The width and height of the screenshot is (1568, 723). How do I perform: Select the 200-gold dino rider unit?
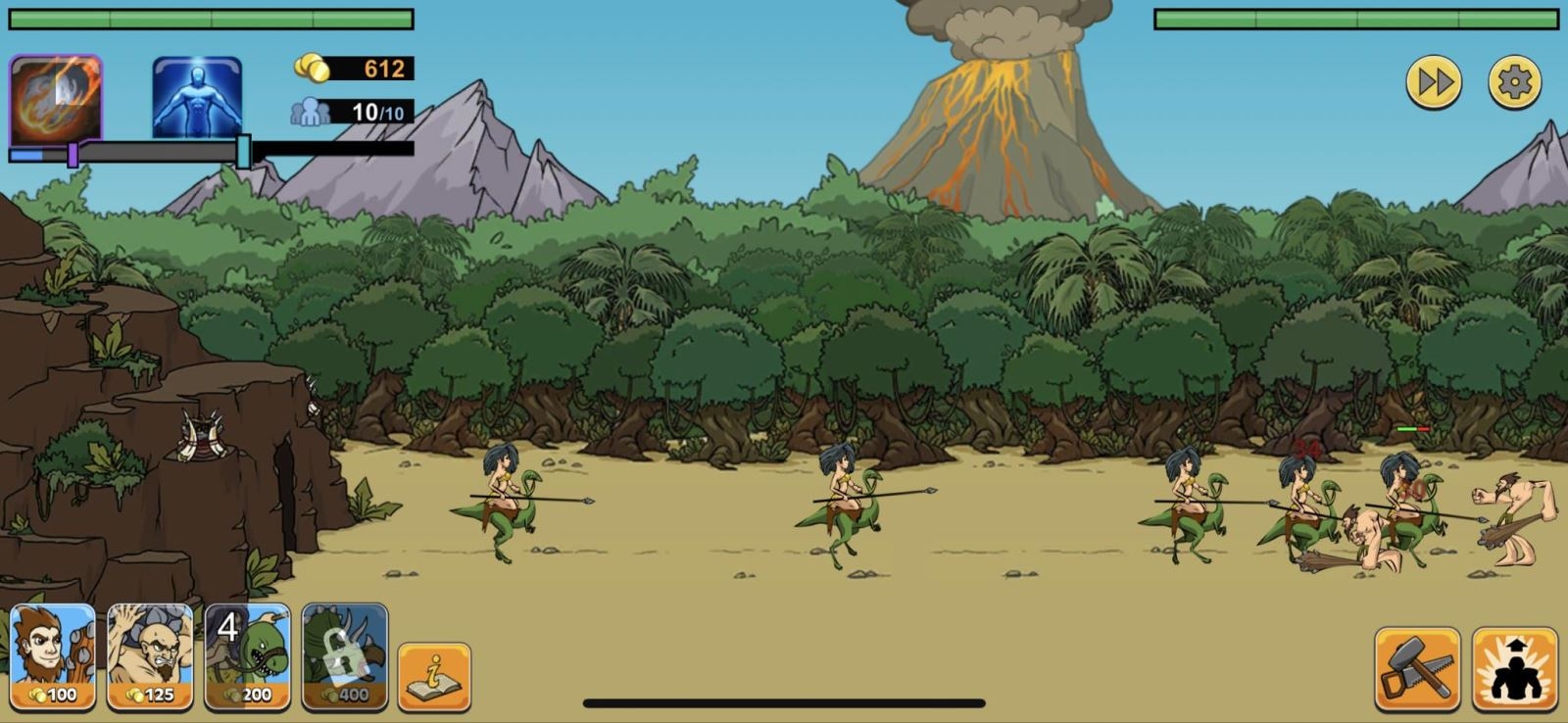[x=248, y=656]
